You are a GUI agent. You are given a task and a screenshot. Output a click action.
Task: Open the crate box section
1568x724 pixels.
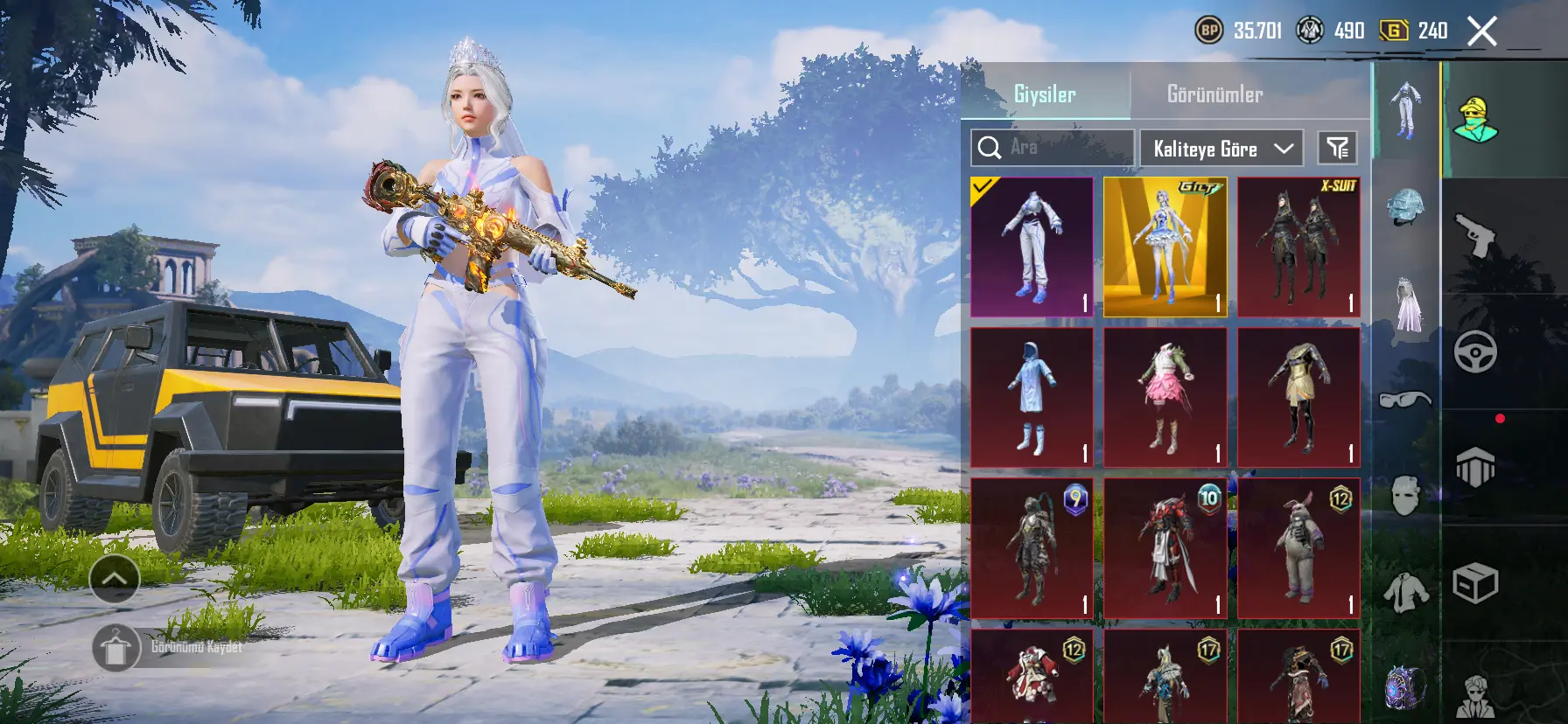1475,583
